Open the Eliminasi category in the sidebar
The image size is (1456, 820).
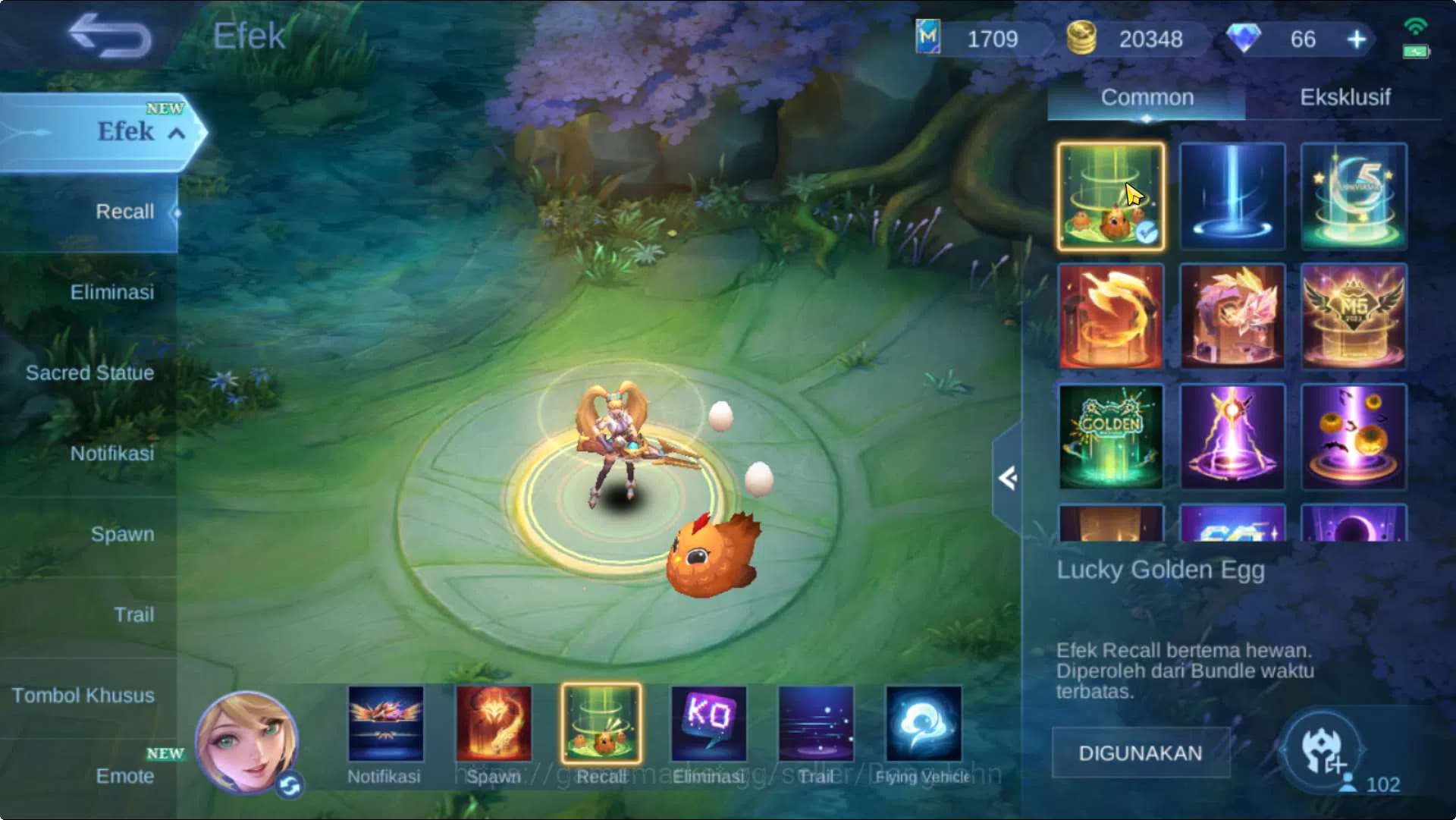112,291
